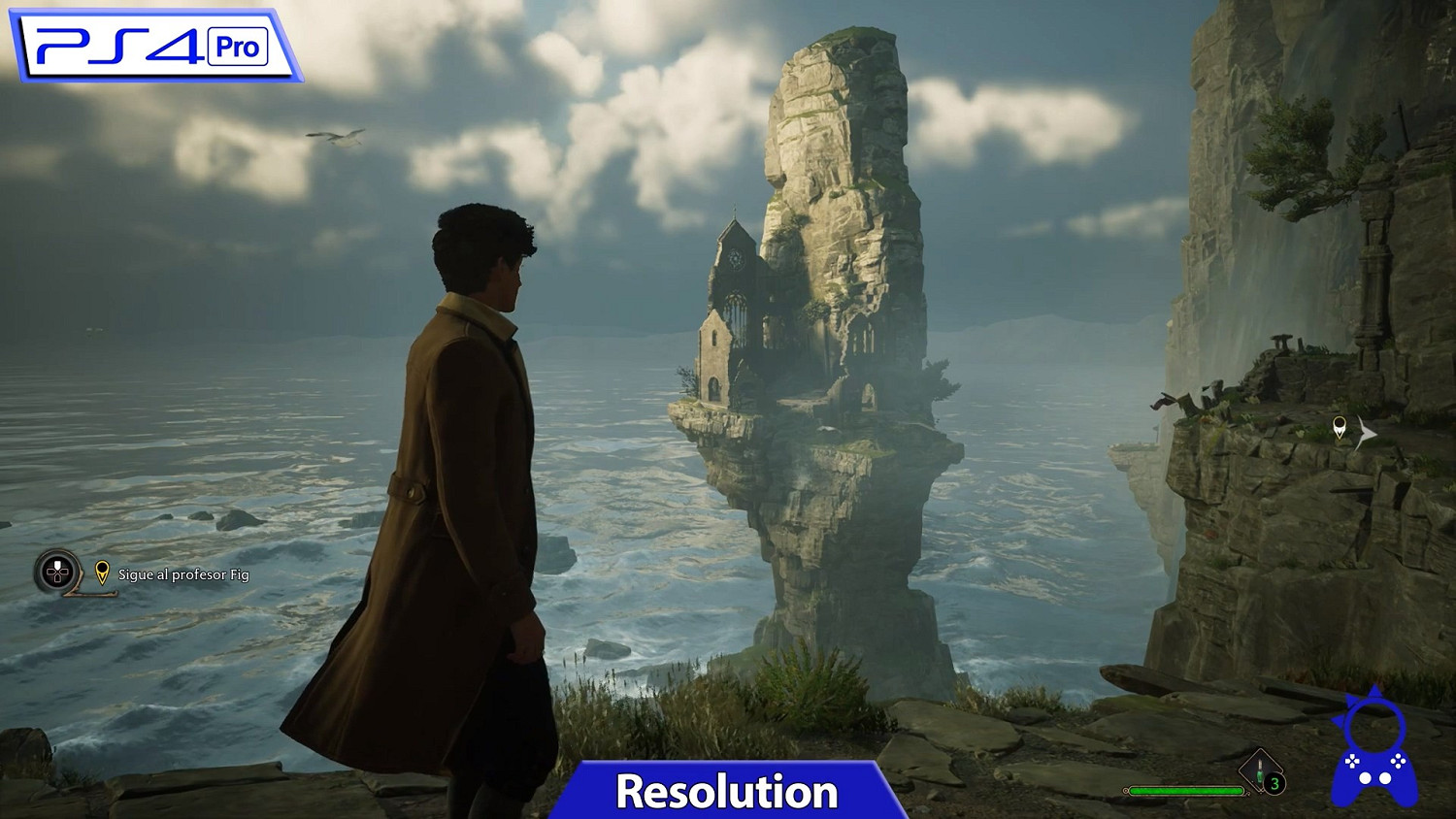The image size is (1456, 819).
Task: Expand the quest details under Sigue al profesor Fig
Action: (x=182, y=573)
